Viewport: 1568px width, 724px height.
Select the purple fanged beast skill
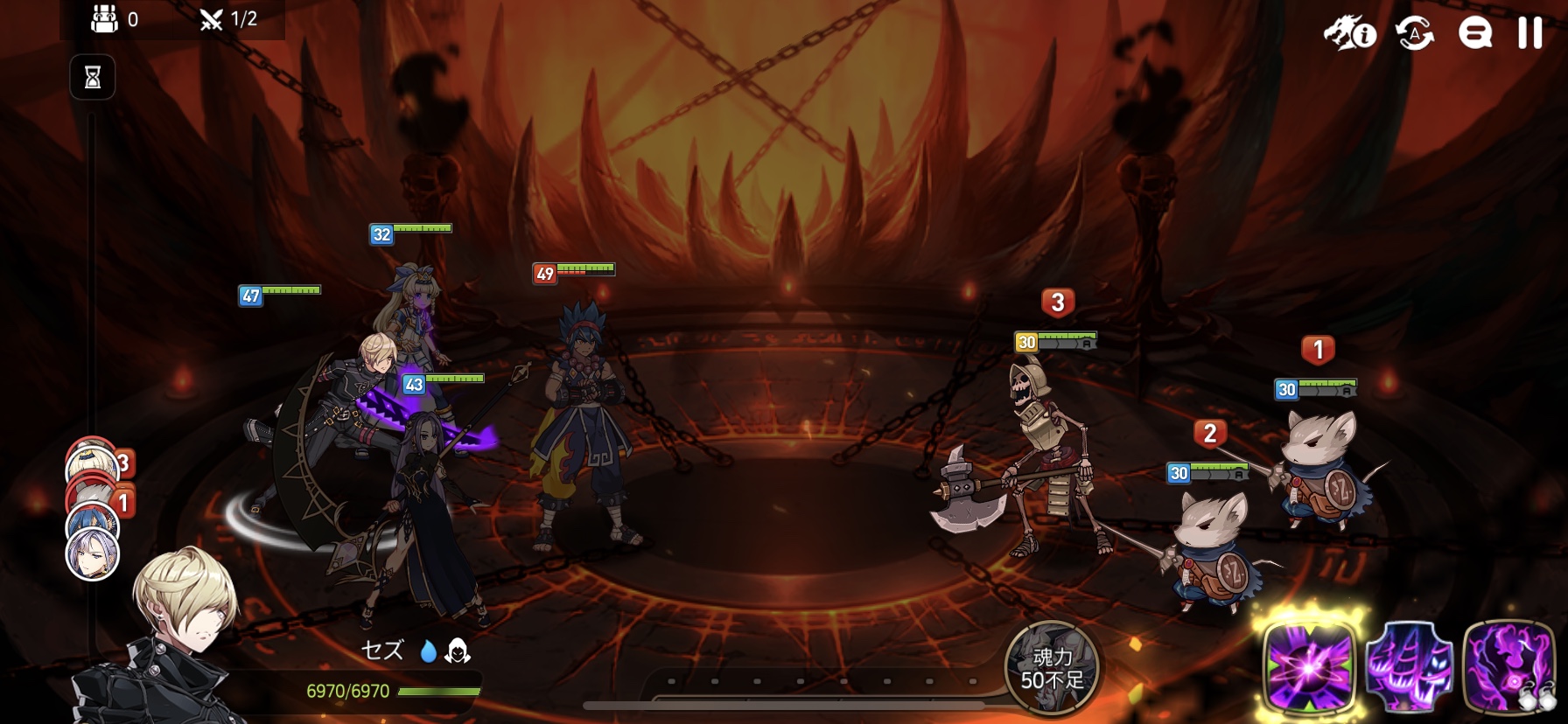1409,669
